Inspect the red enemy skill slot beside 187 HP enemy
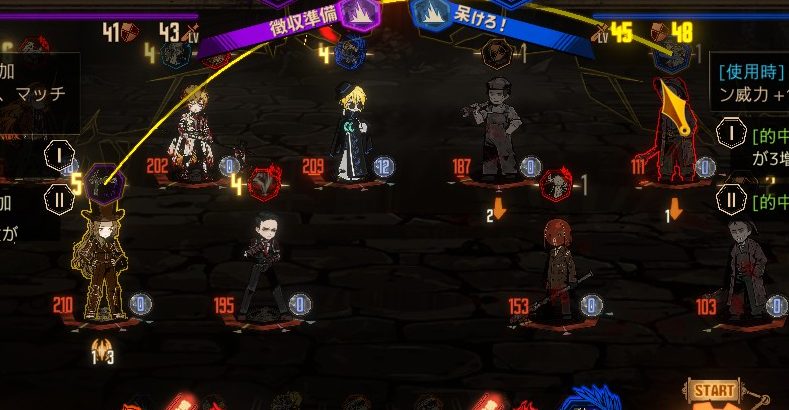Image resolution: width=789 pixels, height=410 pixels. [x=556, y=186]
